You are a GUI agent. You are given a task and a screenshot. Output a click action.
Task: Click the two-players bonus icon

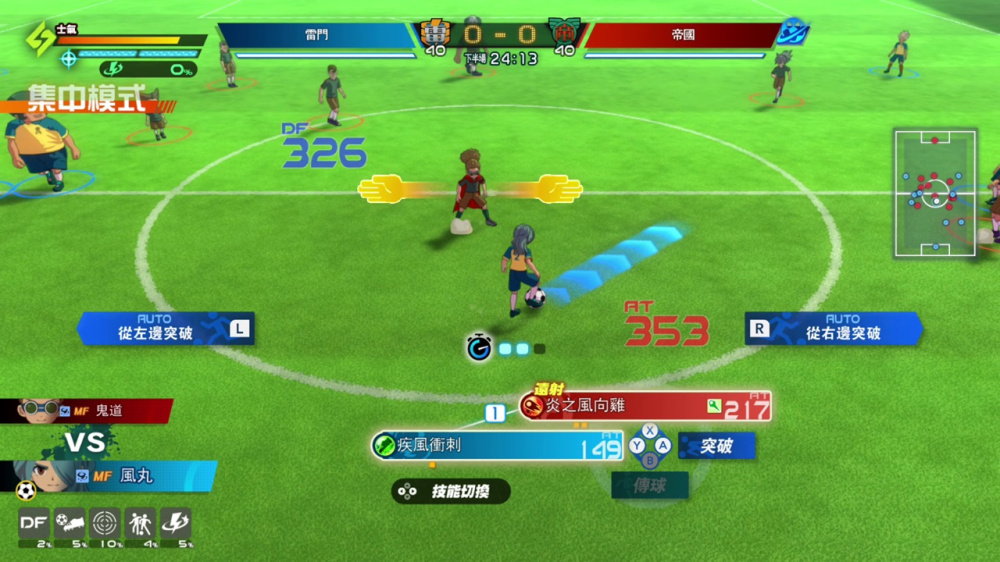tap(139, 523)
